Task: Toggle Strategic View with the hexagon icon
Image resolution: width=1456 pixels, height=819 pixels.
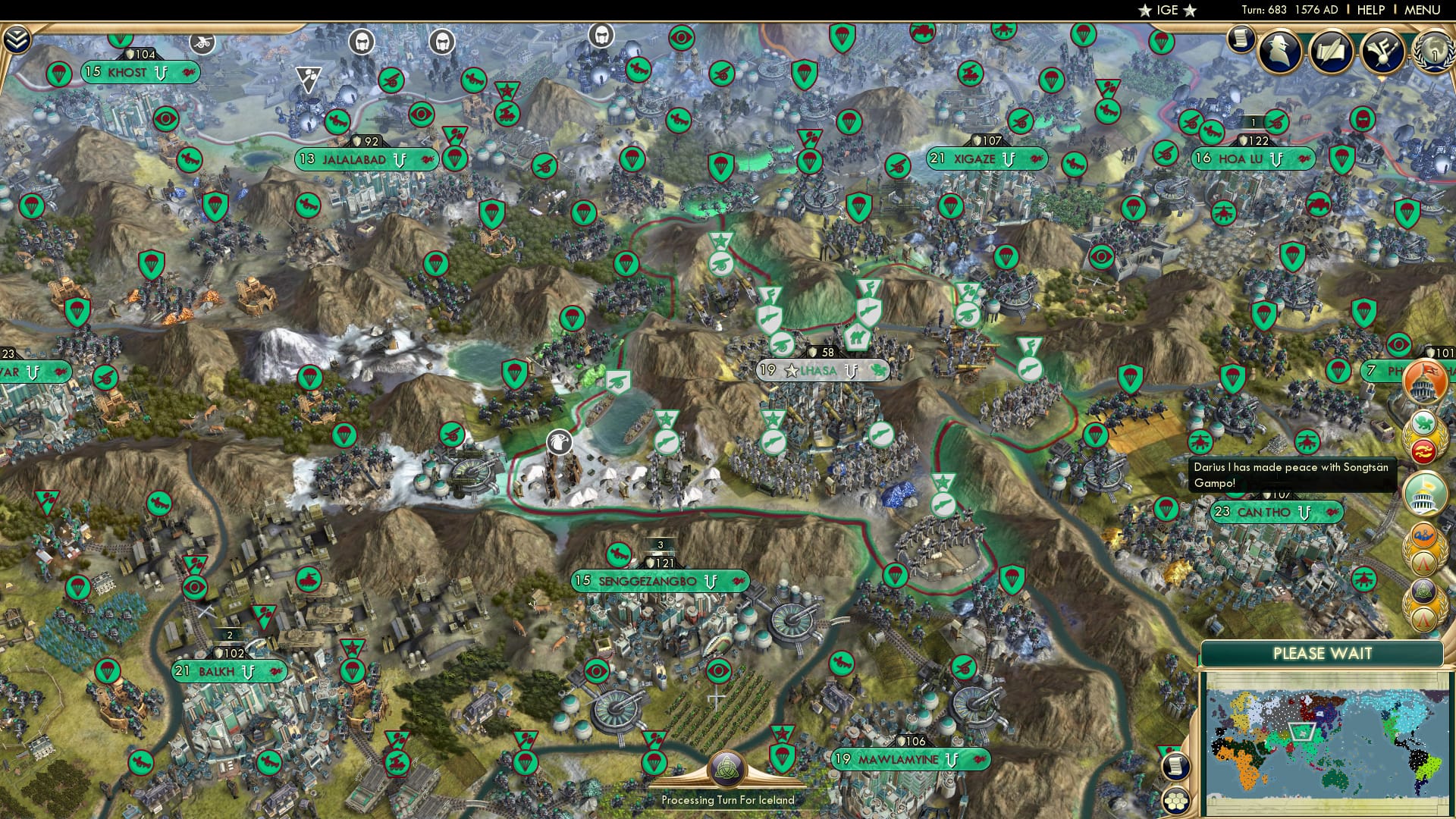Action: pos(1175,801)
